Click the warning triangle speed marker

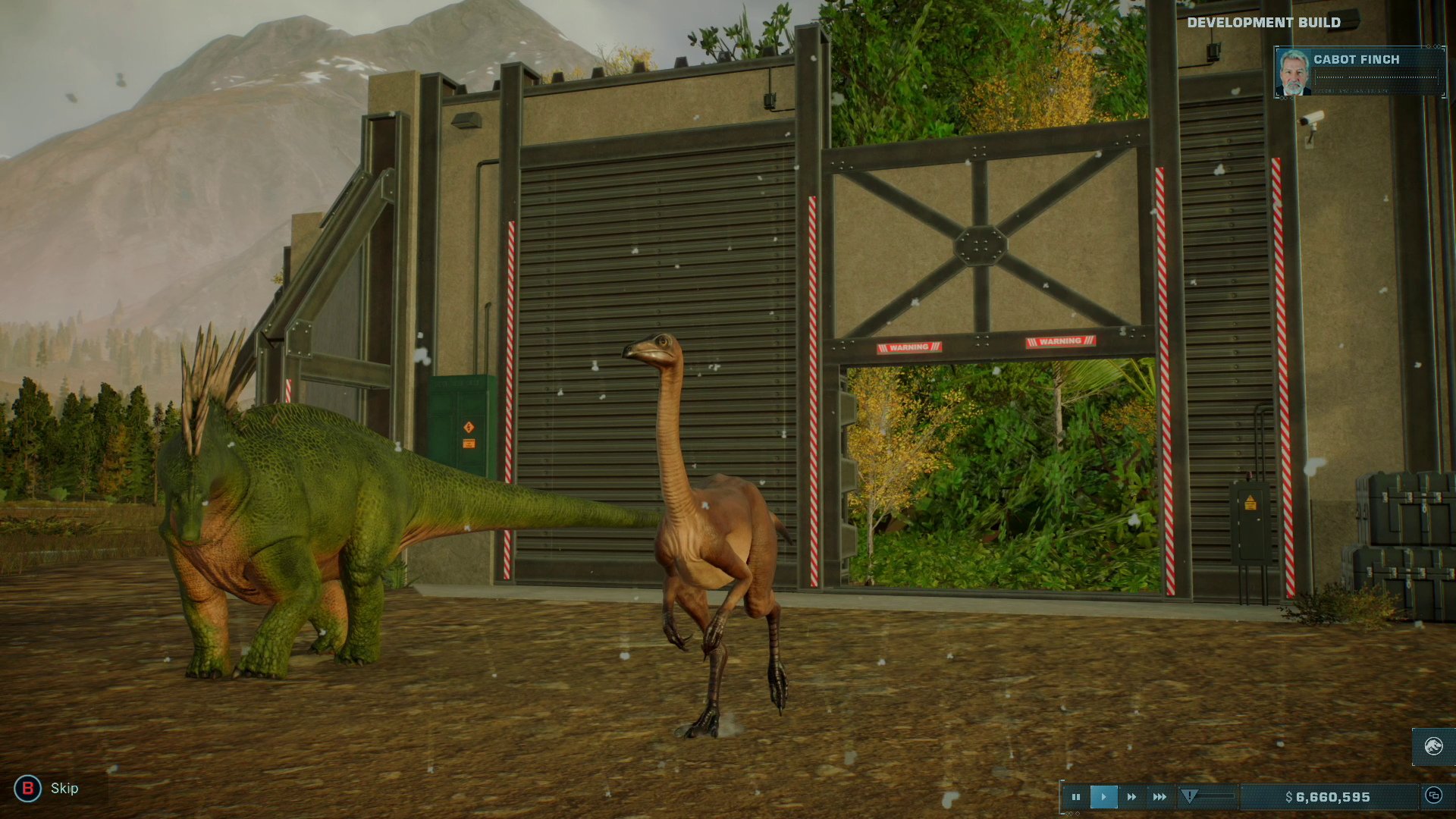[1189, 796]
